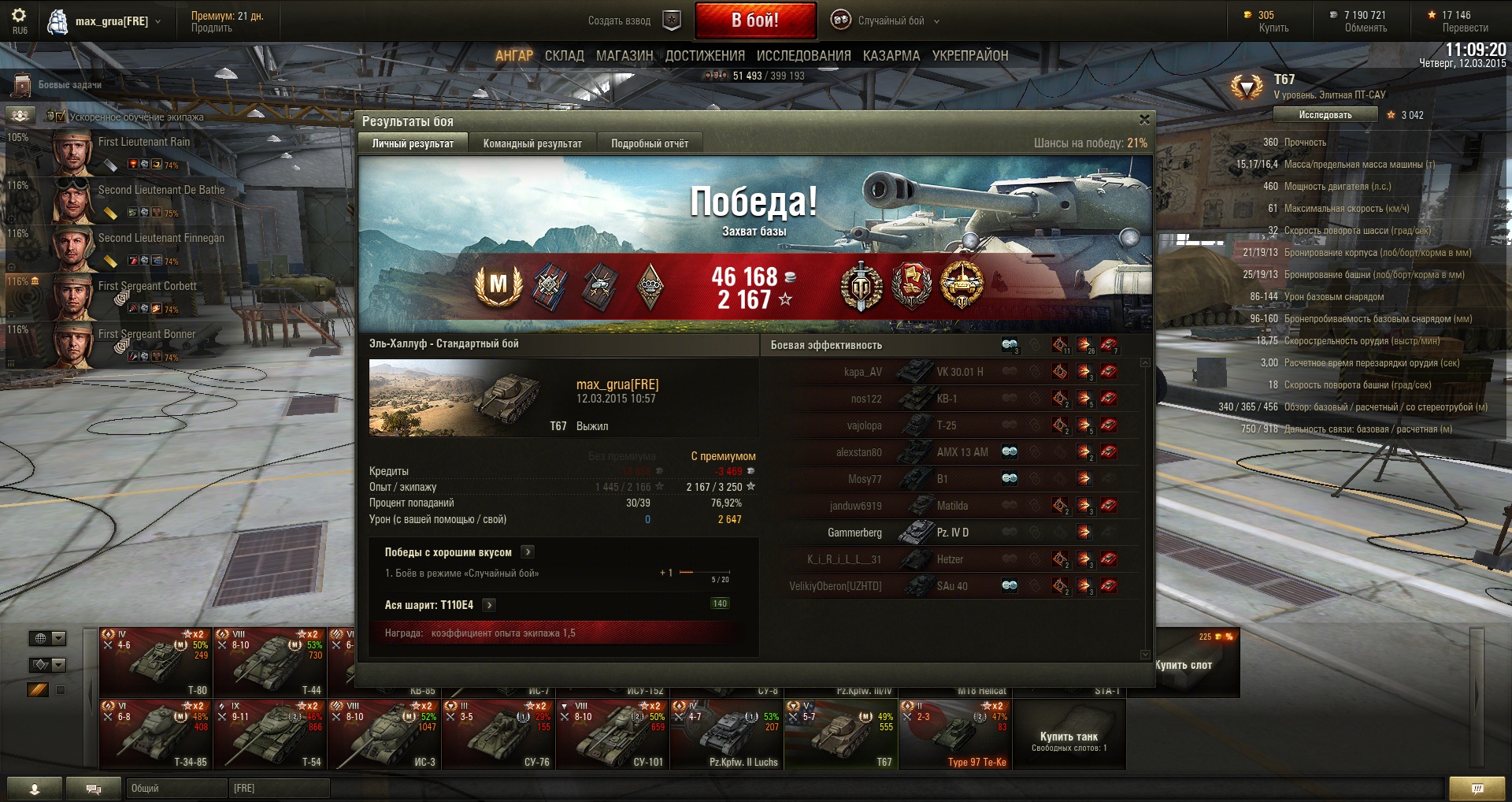1512x802 pixels.
Task: Select crew member First Lieutenant Rain
Action: [144, 143]
